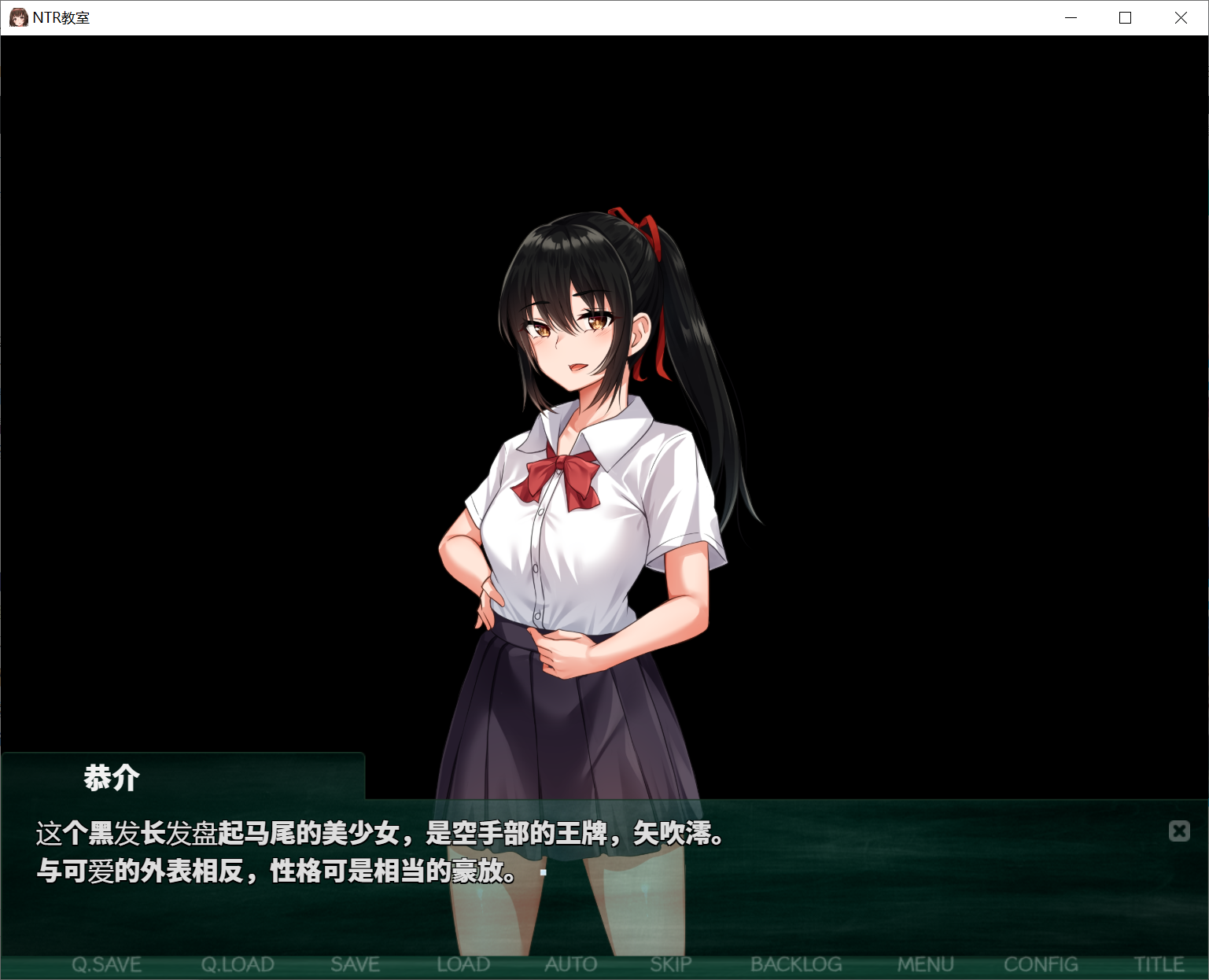Open the CONFIG settings screen

pyautogui.click(x=1041, y=964)
